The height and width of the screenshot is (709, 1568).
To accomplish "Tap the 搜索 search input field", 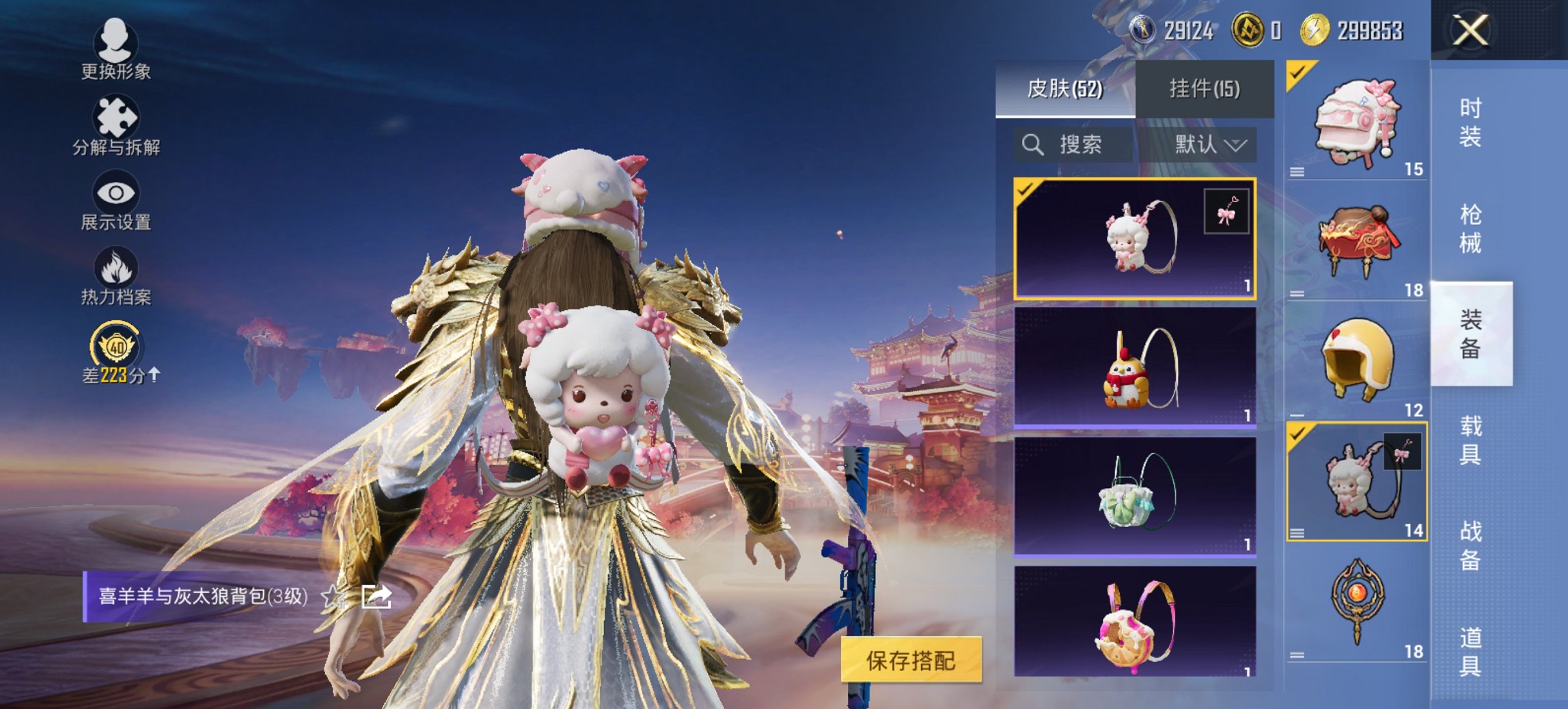I will point(1079,145).
